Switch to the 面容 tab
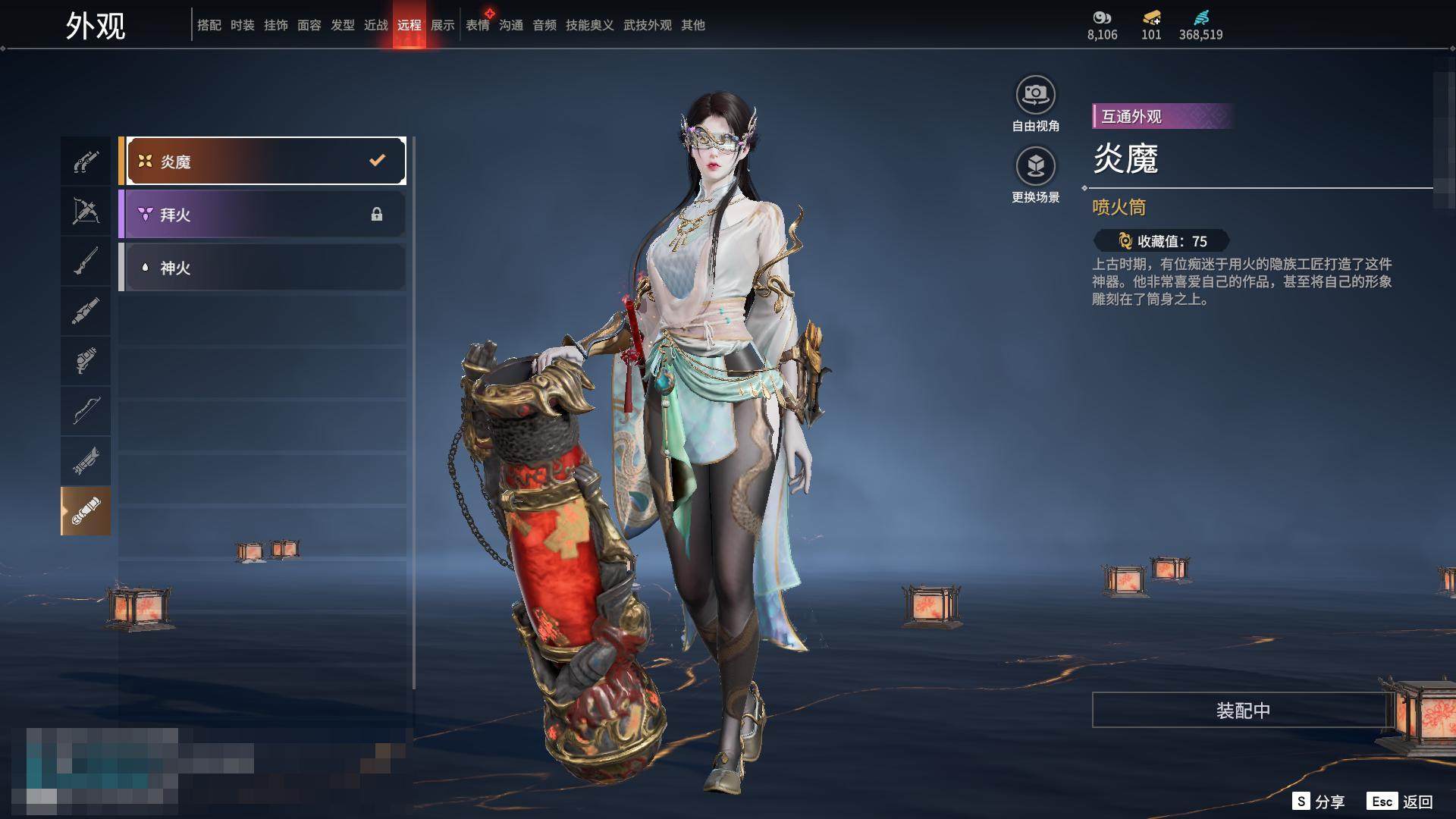Screen dimensions: 1456x819 coord(309,25)
